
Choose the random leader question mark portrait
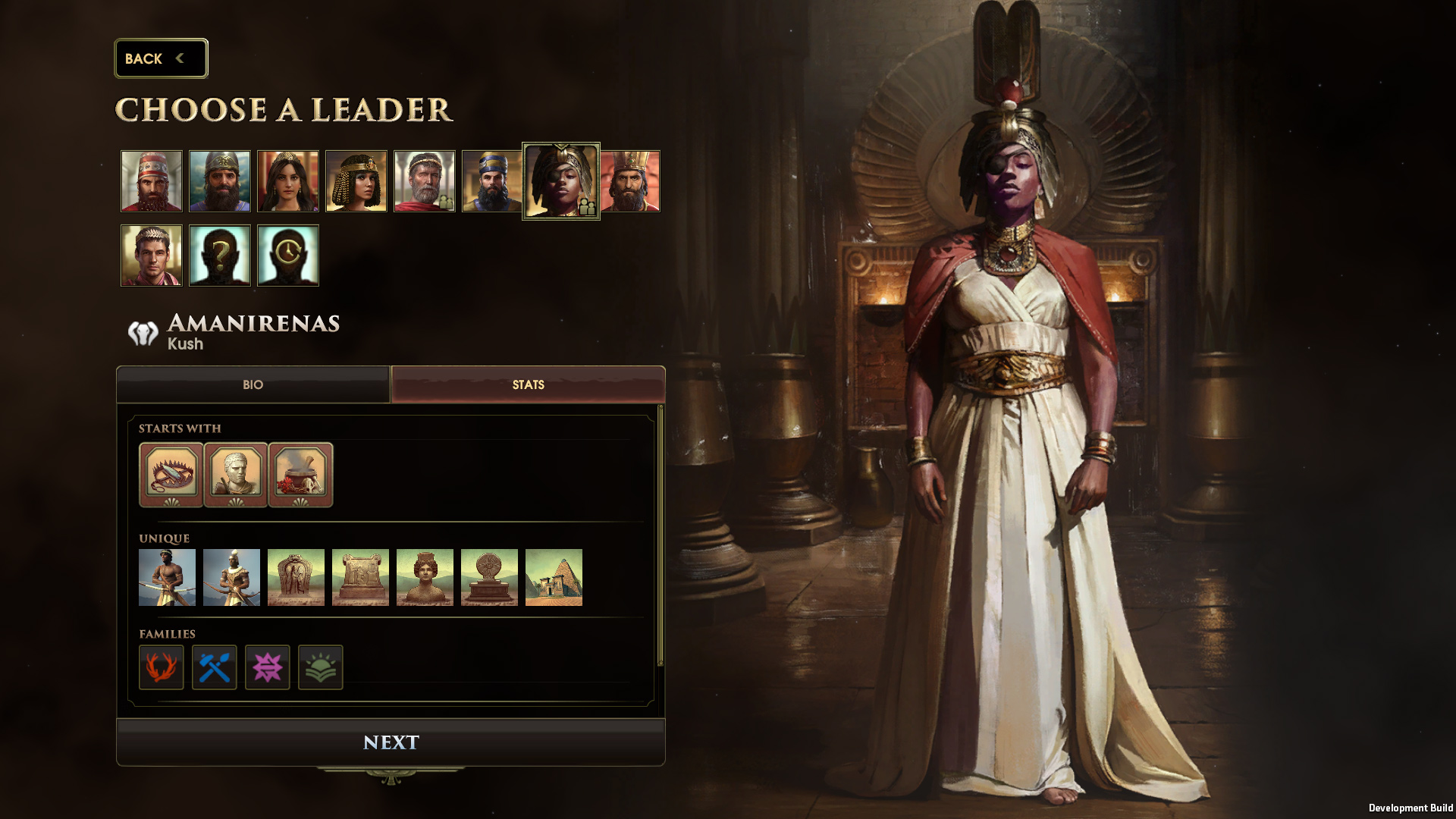coord(220,256)
